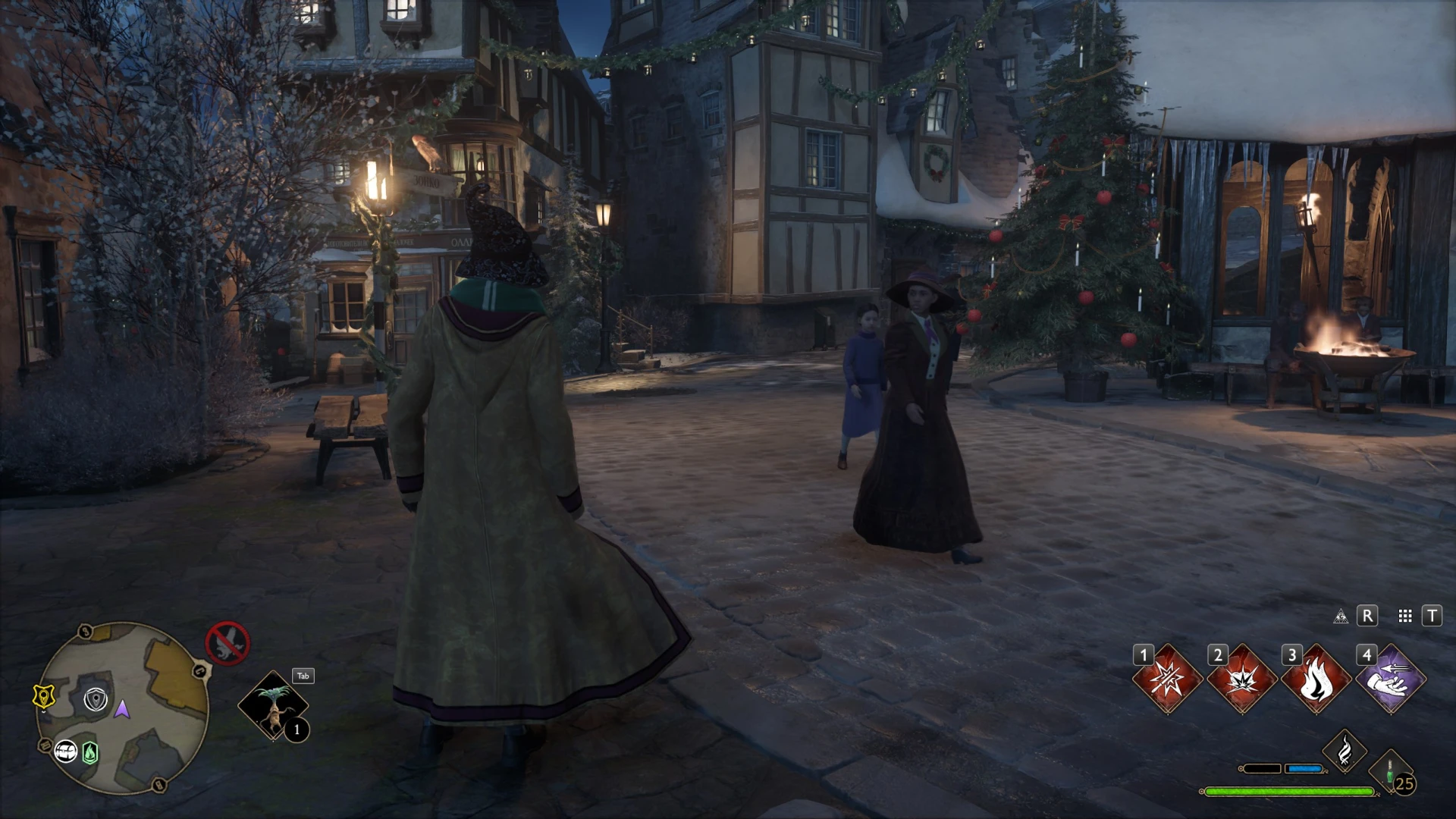Open the spell grid menu icon

1405,616
